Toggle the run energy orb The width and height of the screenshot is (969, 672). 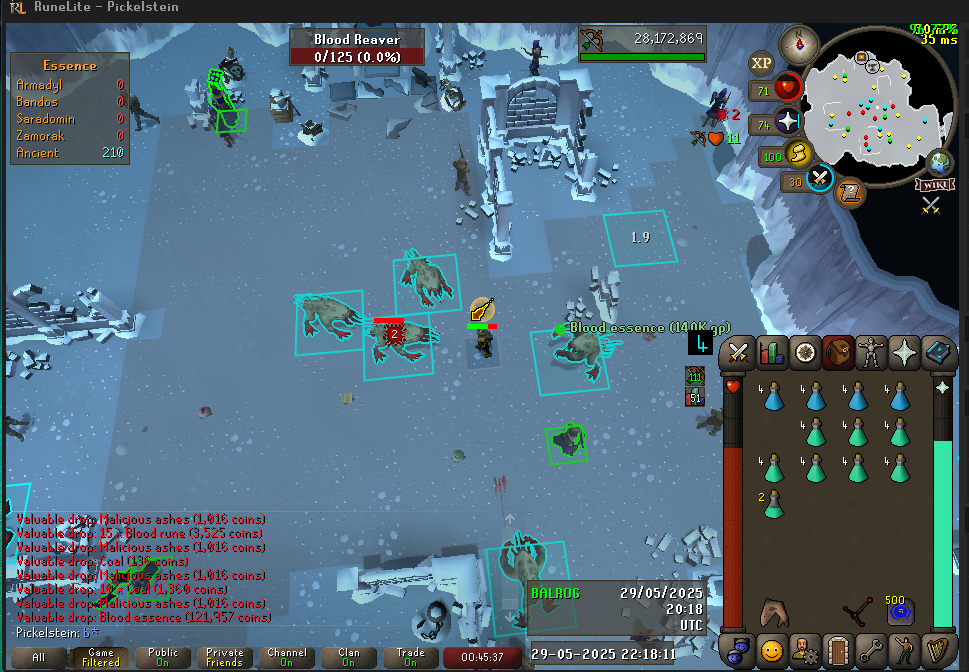coord(798,153)
